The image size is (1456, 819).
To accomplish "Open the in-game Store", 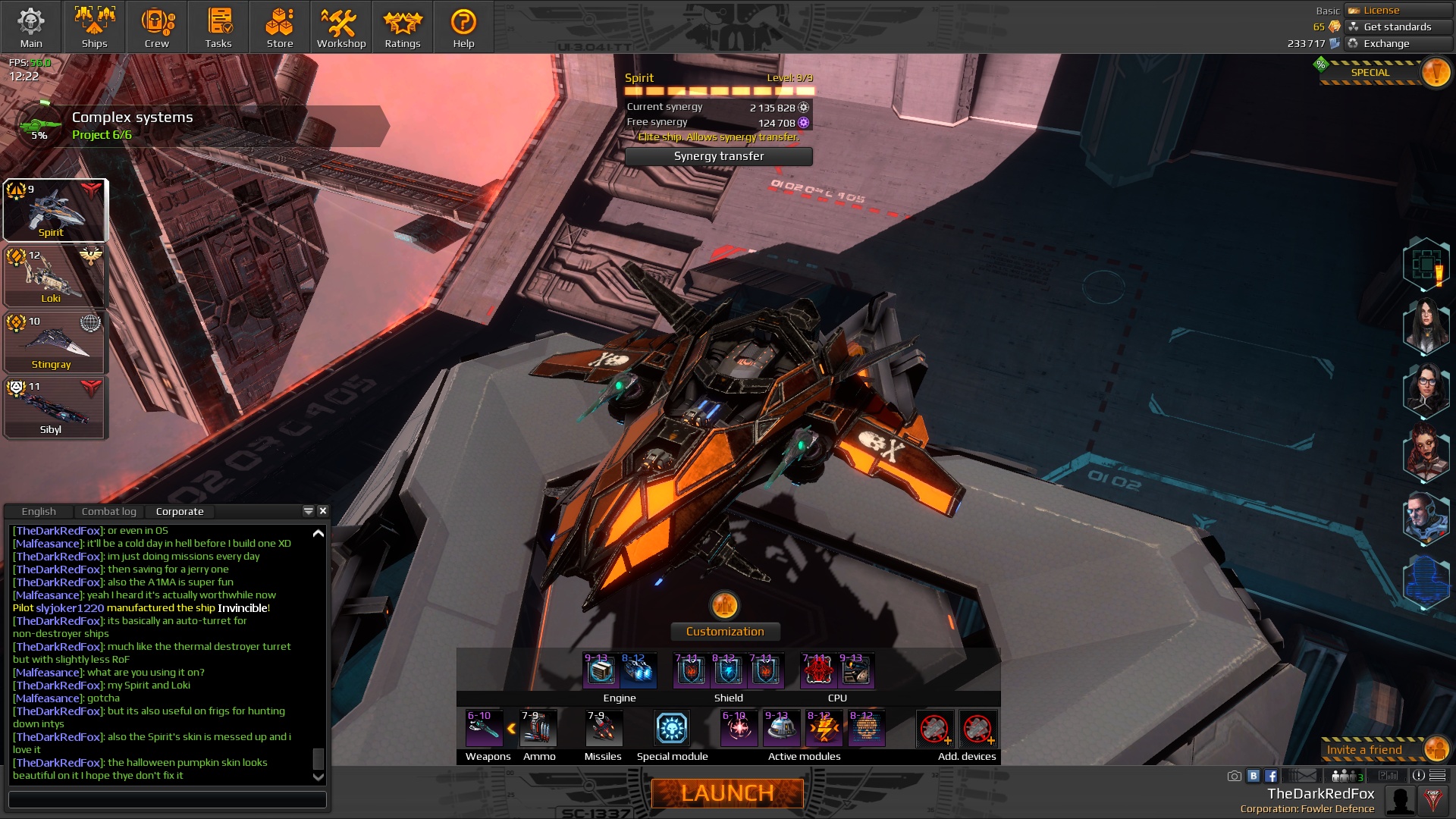I will (279, 27).
